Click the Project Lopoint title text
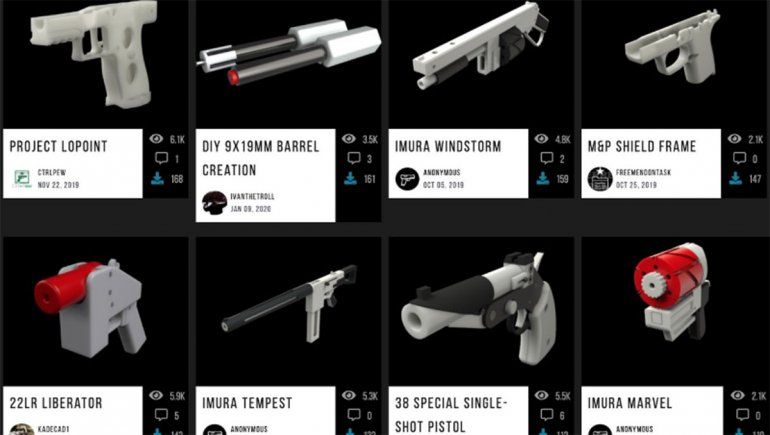Image resolution: width=770 pixels, height=435 pixels. pos(58,146)
